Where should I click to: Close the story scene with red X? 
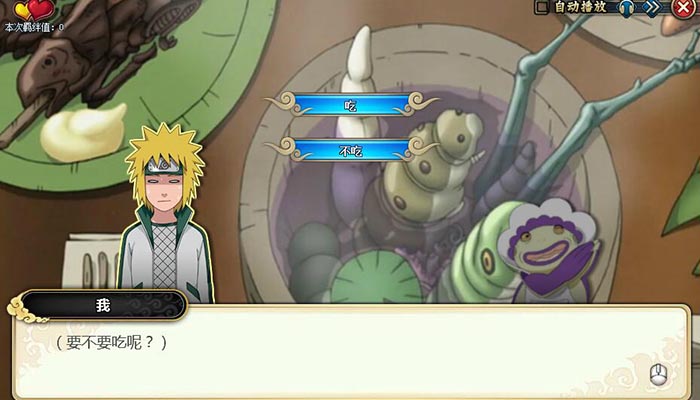click(685, 9)
